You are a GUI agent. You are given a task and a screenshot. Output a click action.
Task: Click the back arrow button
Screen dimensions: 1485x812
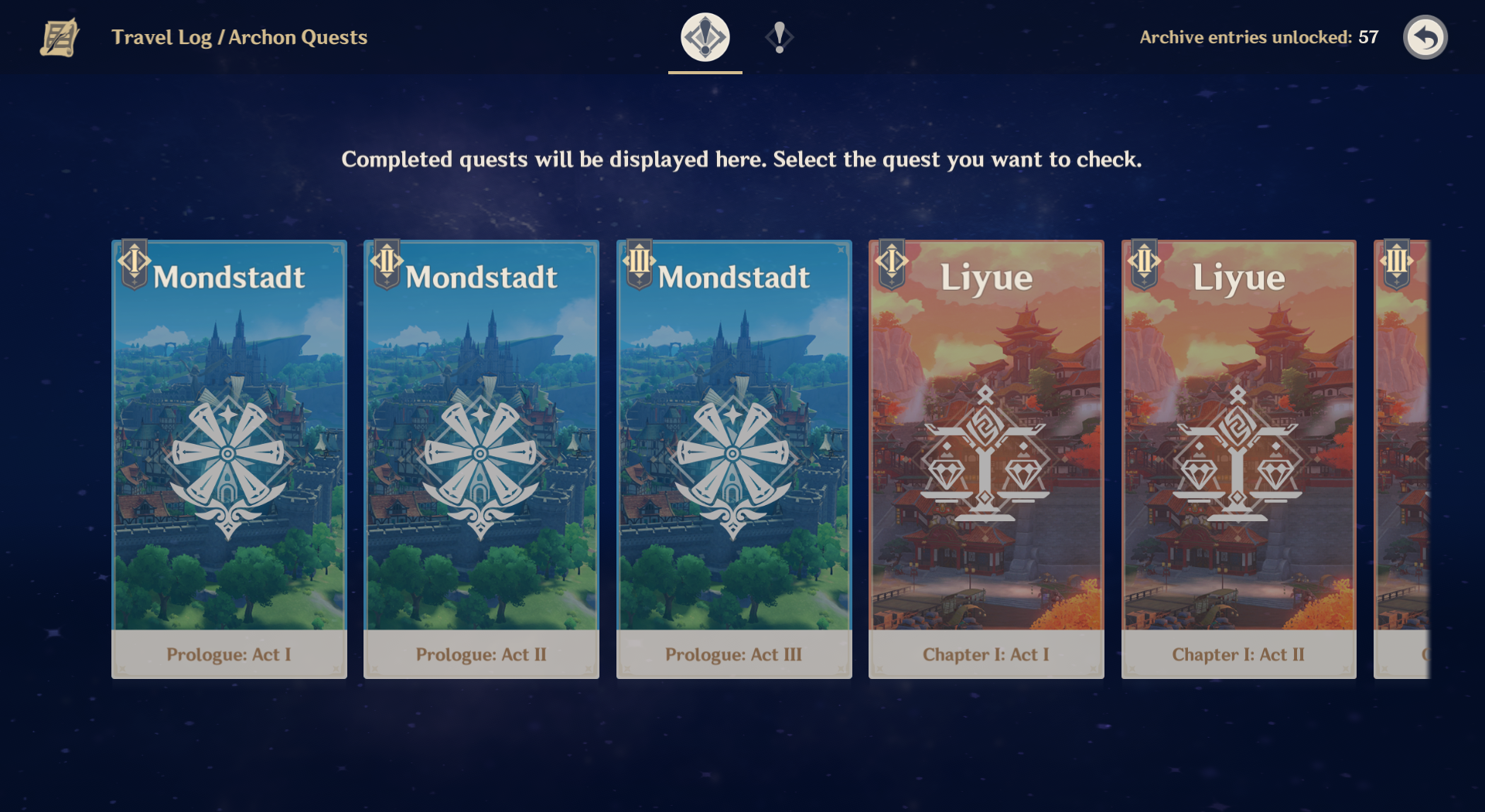click(x=1425, y=37)
